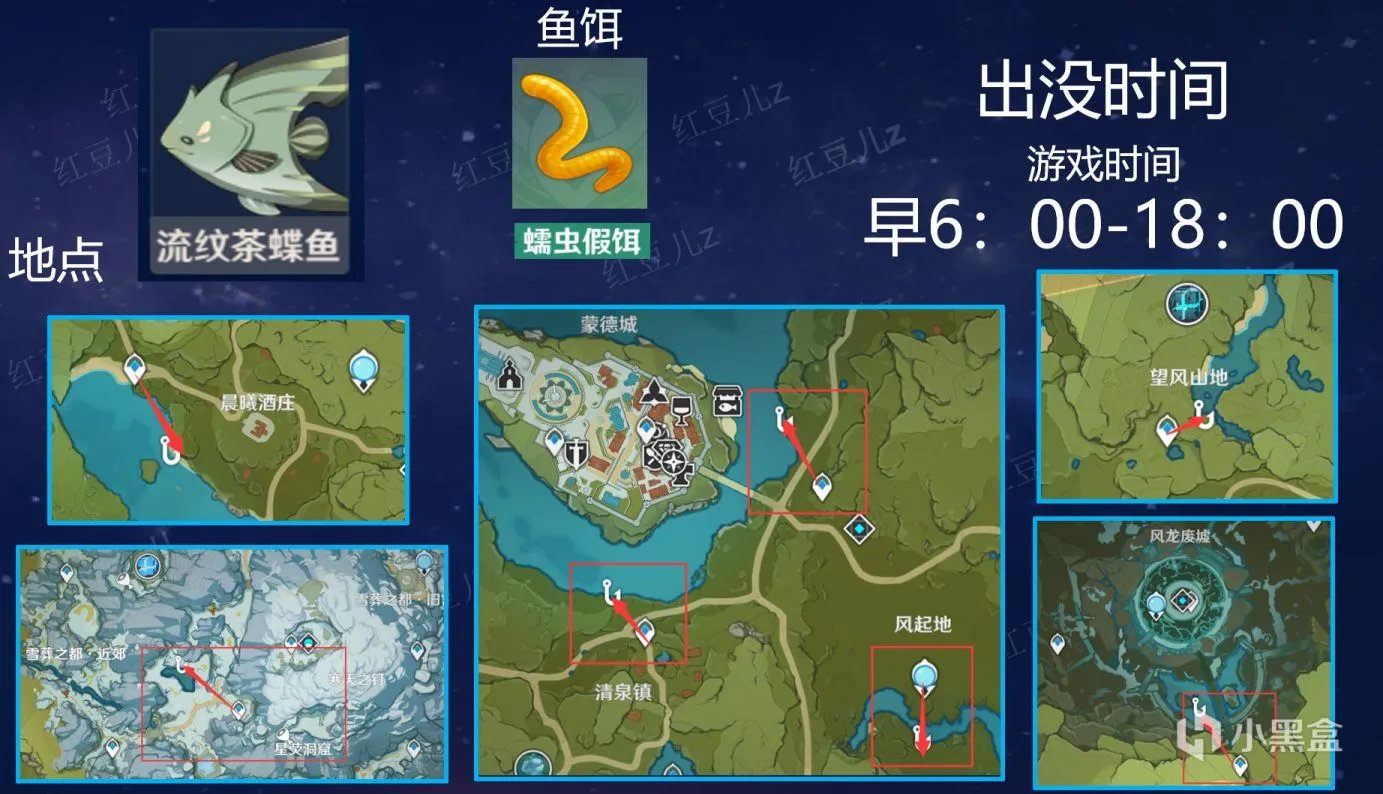Click the fish vendor stall icon inside 蒙德城
Screen dimensions: 1383x794
[727, 401]
